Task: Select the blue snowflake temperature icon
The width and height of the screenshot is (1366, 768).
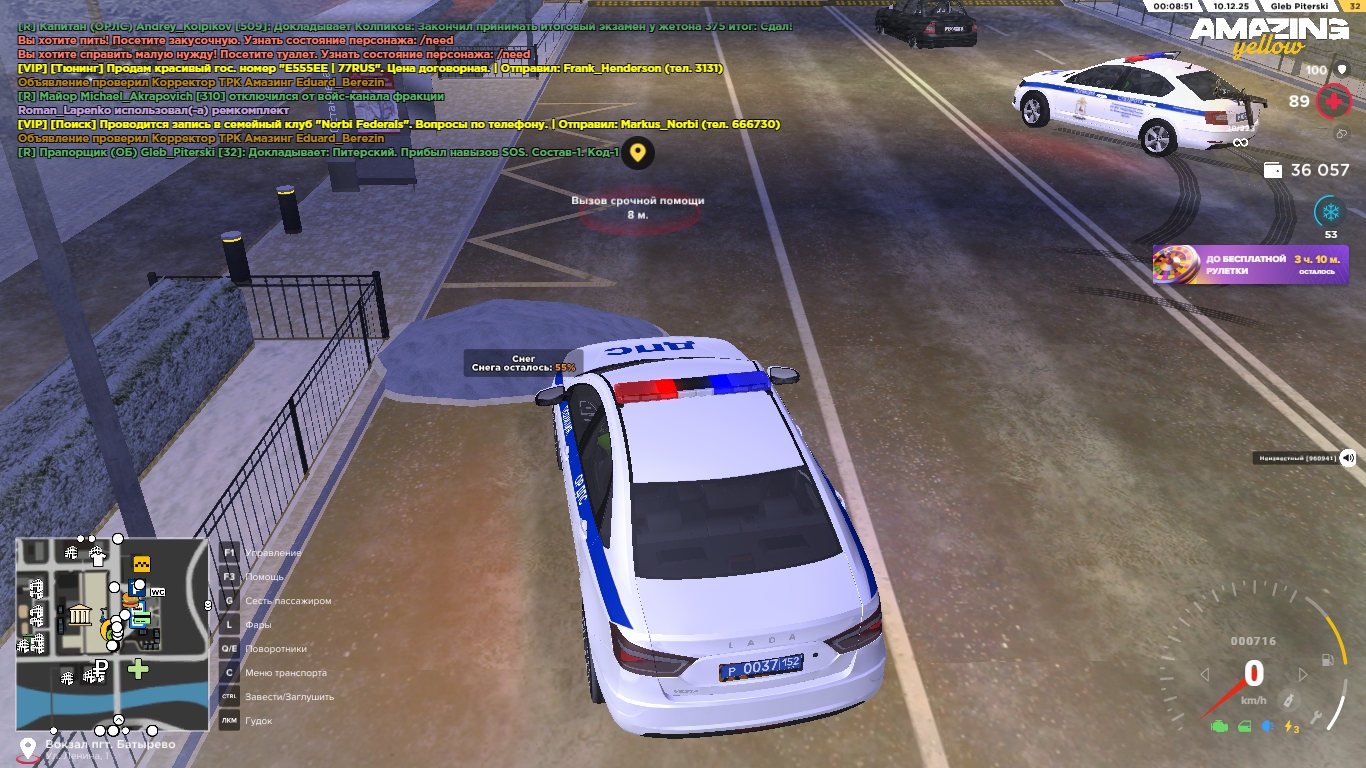Action: tap(1330, 212)
